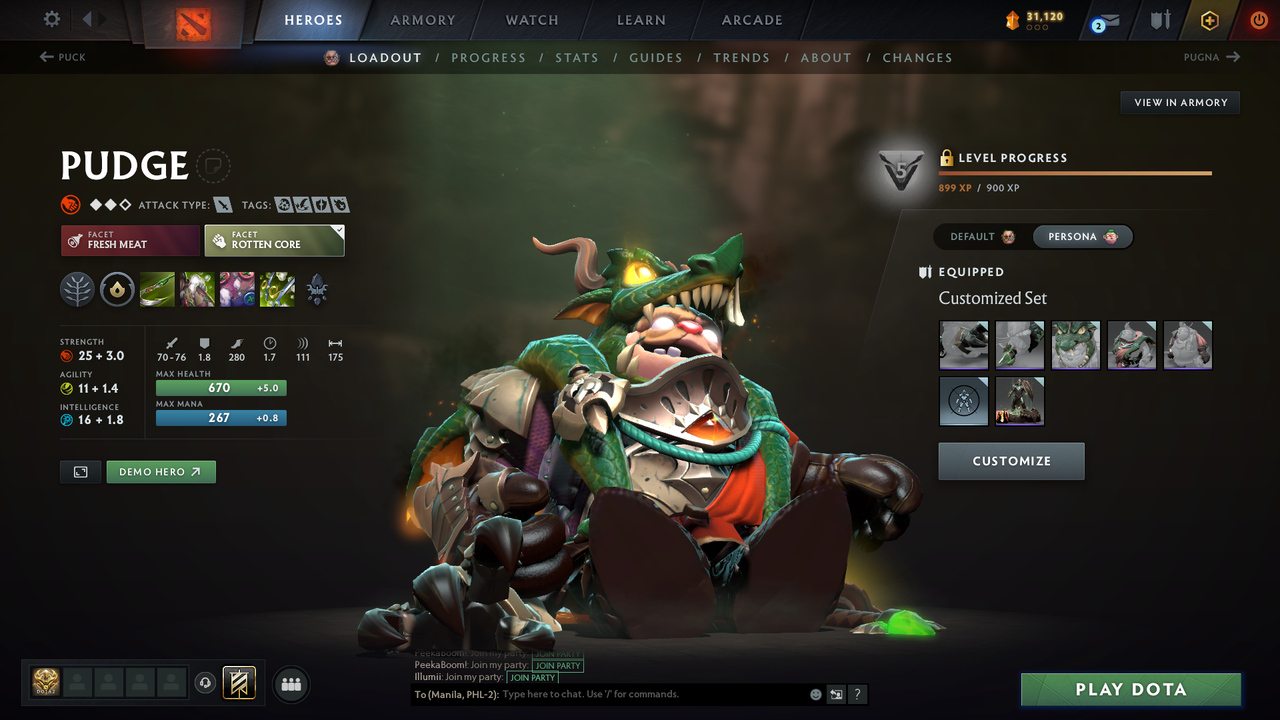Click the PLAY DOTA button
The width and height of the screenshot is (1280, 720).
[x=1131, y=689]
